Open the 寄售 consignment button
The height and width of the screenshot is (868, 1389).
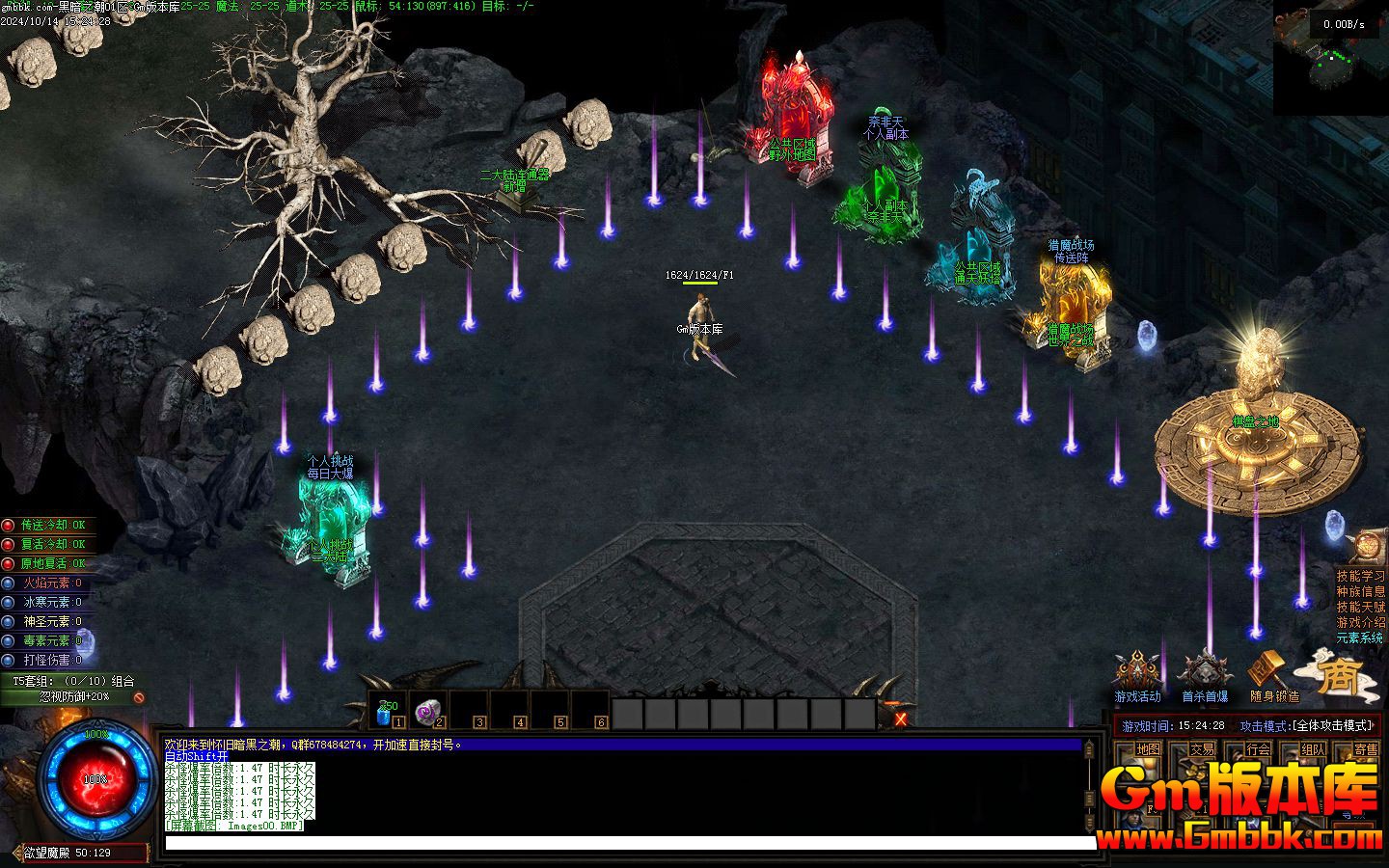point(1366,749)
